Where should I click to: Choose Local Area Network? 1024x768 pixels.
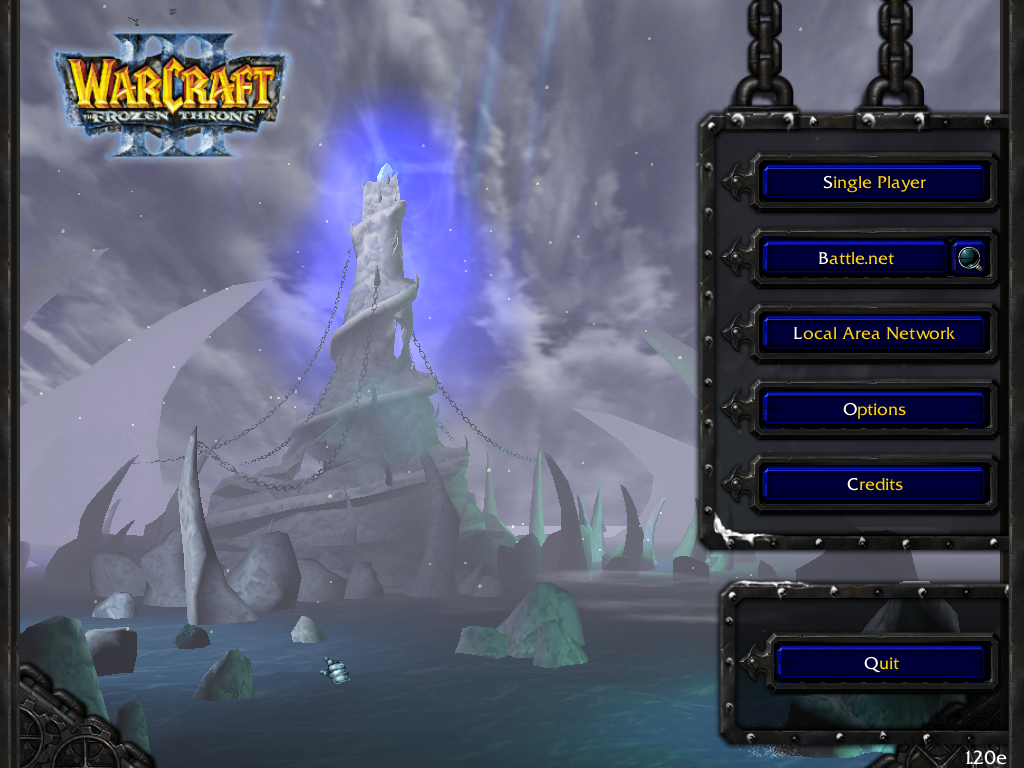tap(874, 334)
